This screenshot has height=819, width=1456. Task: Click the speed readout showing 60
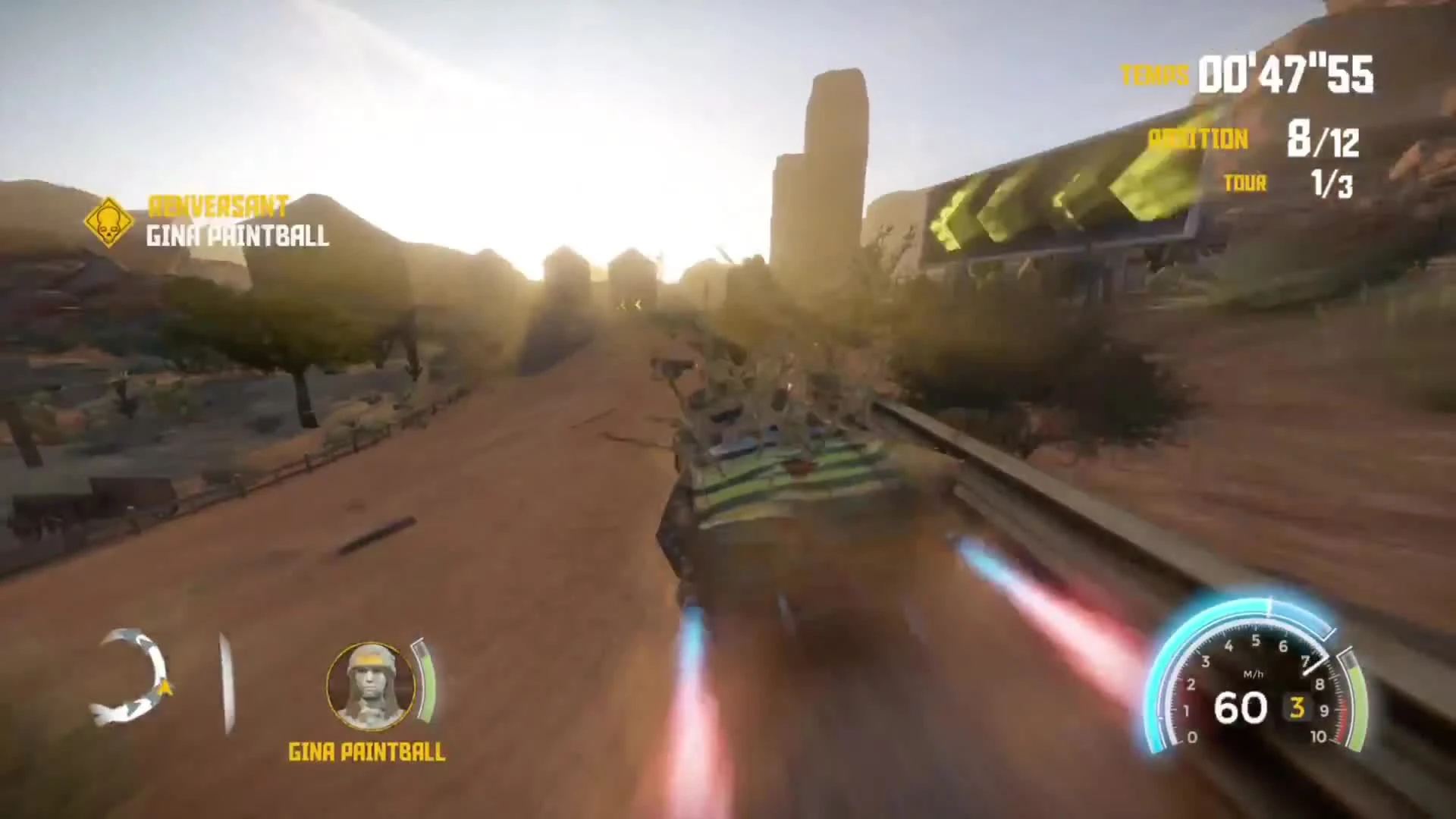point(1241,708)
